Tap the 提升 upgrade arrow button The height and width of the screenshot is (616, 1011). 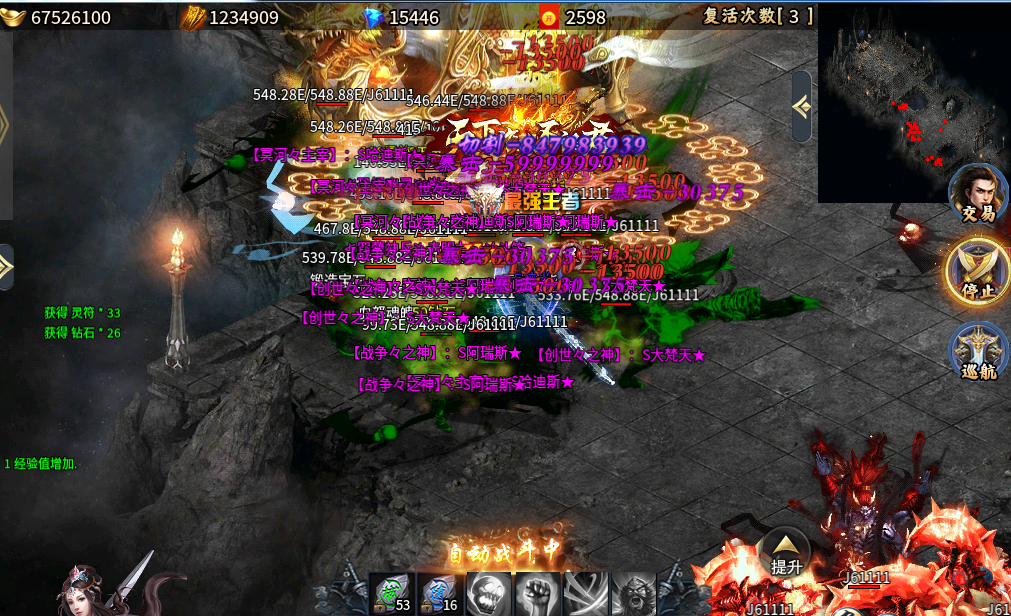tap(785, 552)
